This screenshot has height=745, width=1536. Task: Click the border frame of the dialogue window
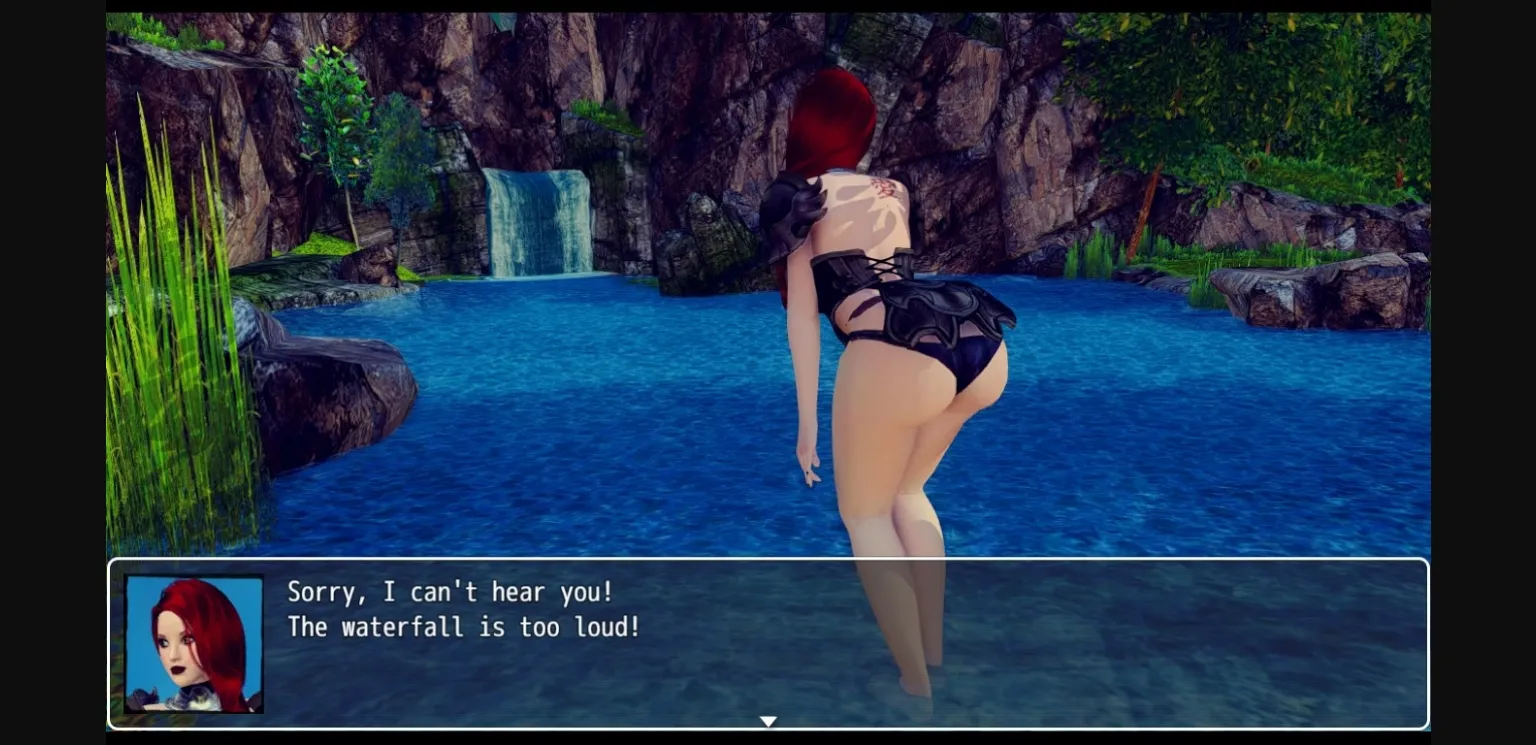(x=768, y=561)
